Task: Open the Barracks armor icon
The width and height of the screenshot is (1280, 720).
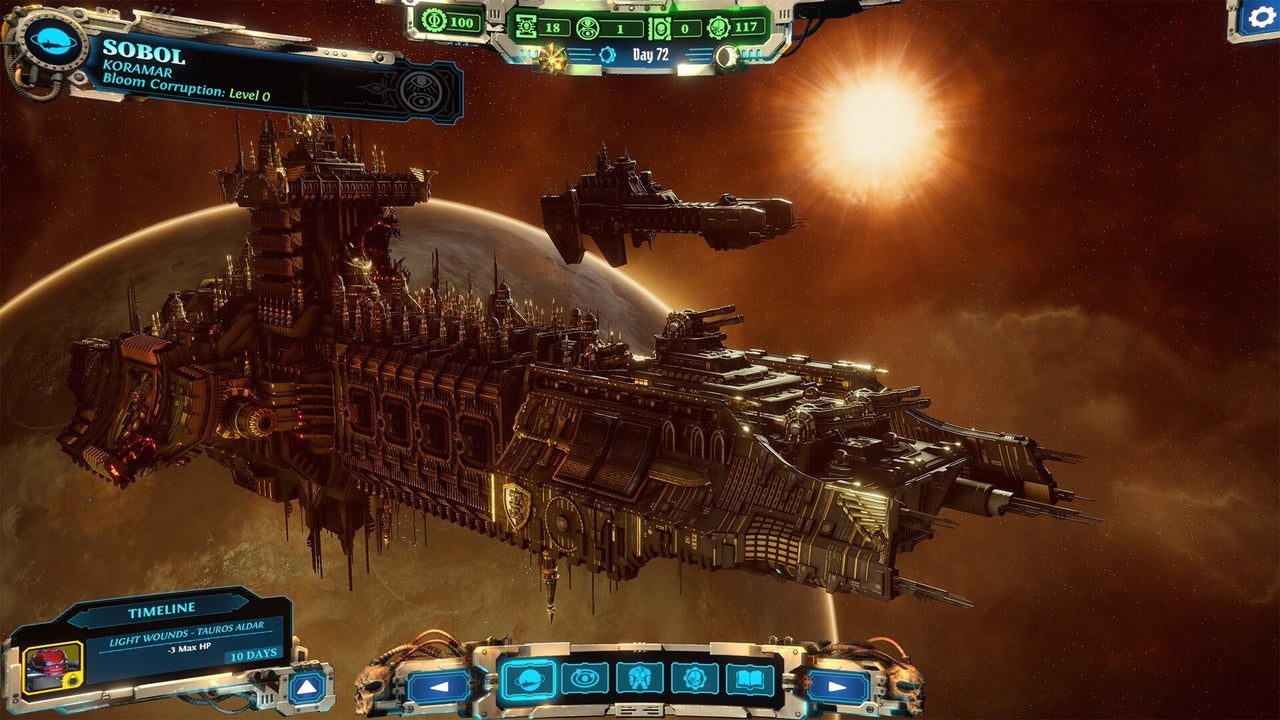Action: tap(638, 680)
